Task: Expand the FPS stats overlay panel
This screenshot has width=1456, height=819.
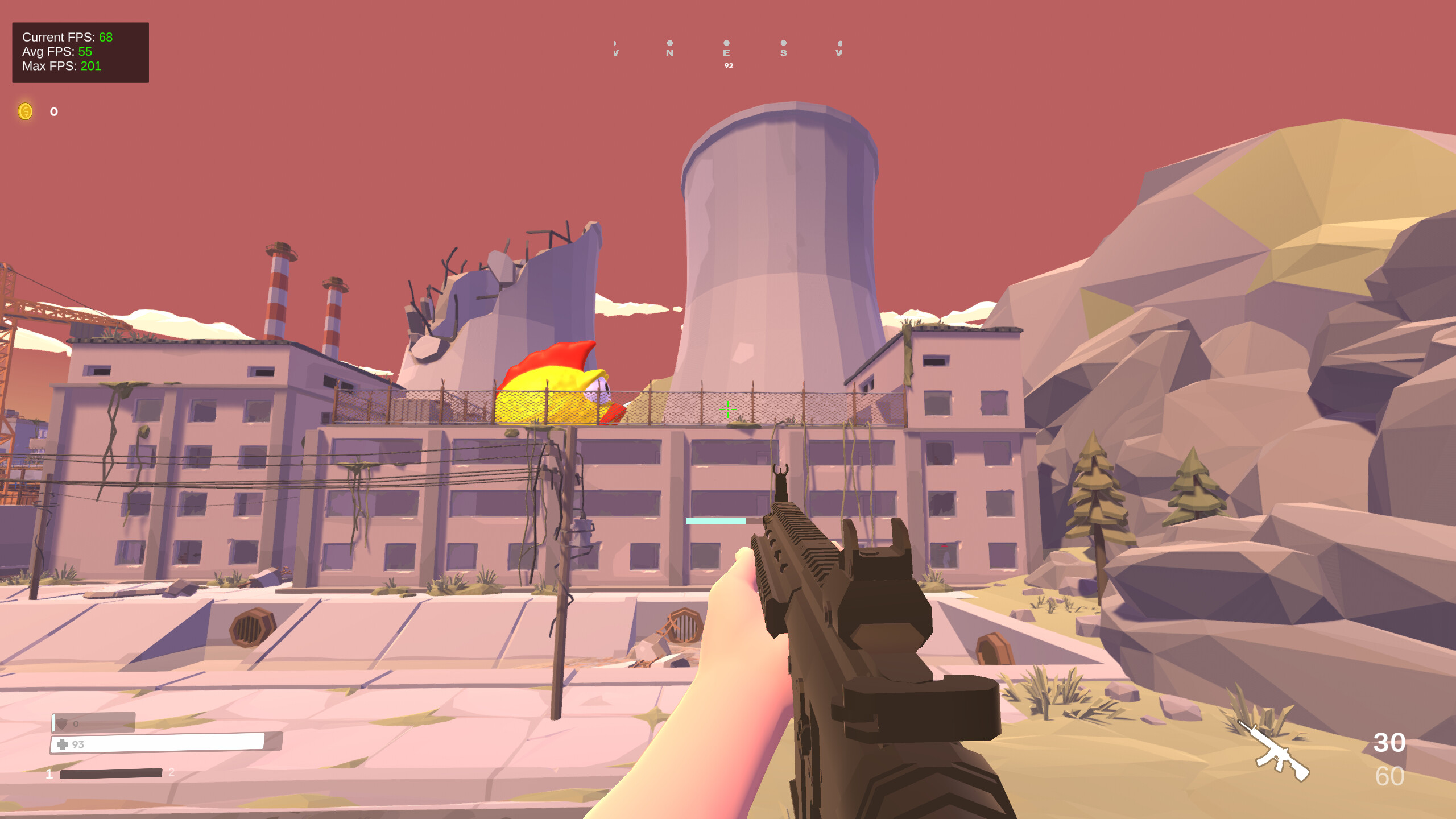Action: pyautogui.click(x=80, y=52)
